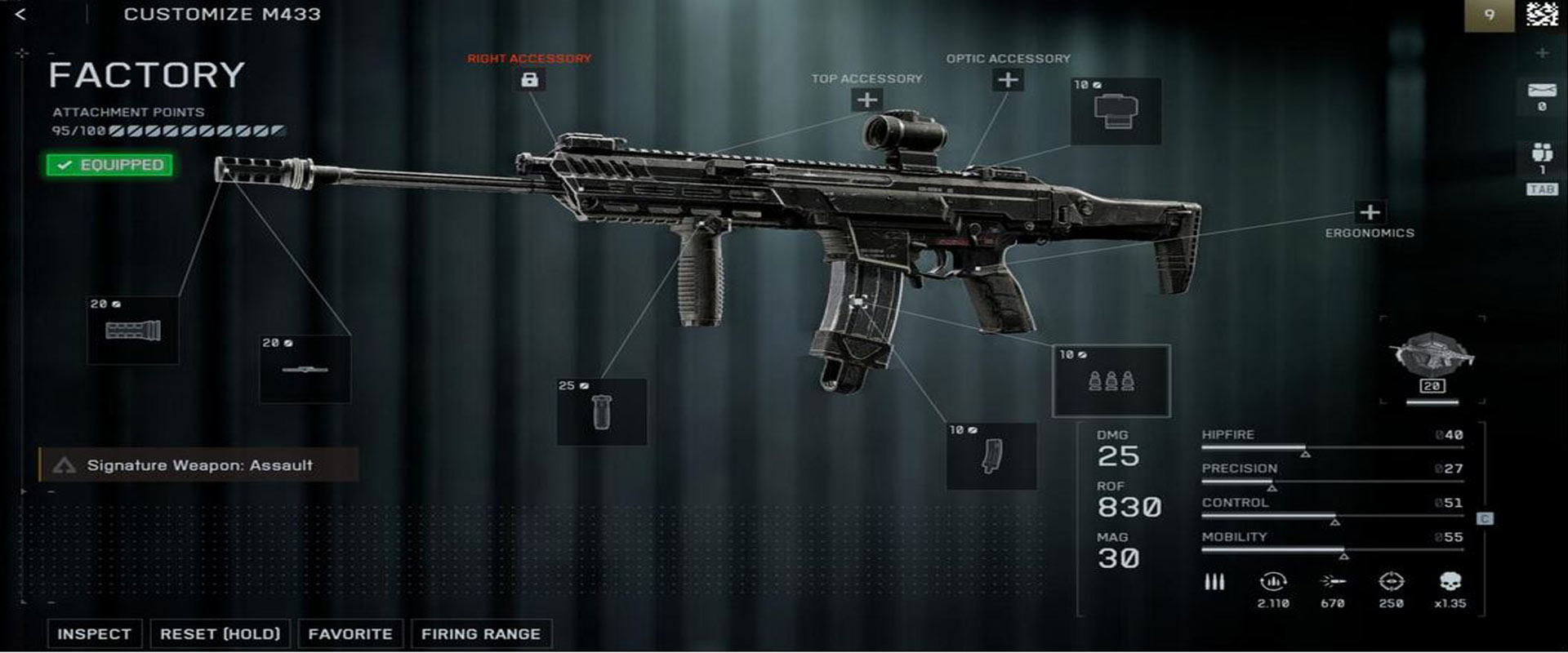Click Reset (Hold) button
The width and height of the screenshot is (1568, 653).
(x=220, y=633)
